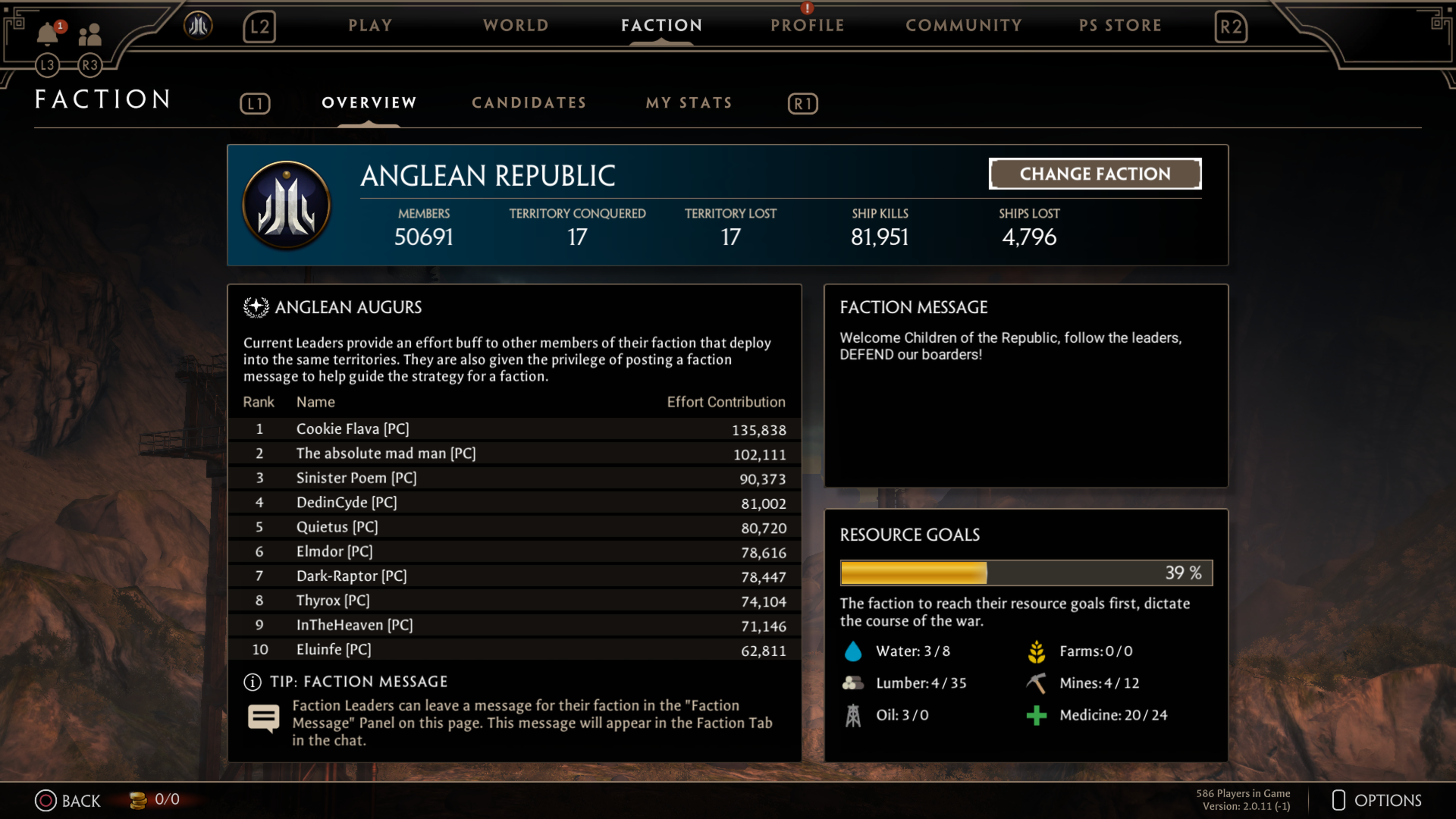The width and height of the screenshot is (1456, 819).
Task: Click the coin icon in the bottom bar
Action: (x=138, y=800)
